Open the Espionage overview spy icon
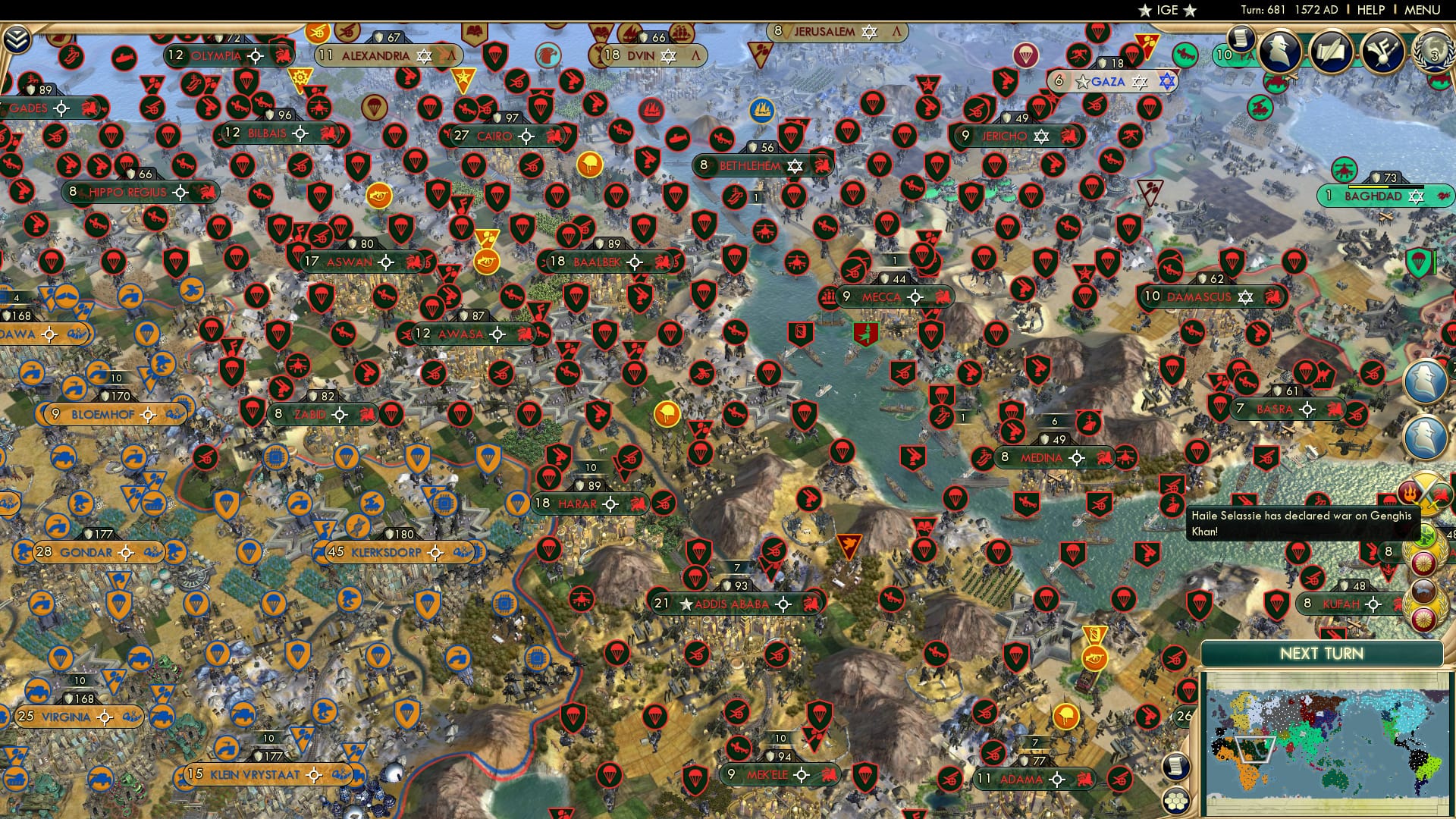Screen dimensions: 1456x819 pyautogui.click(x=1279, y=52)
